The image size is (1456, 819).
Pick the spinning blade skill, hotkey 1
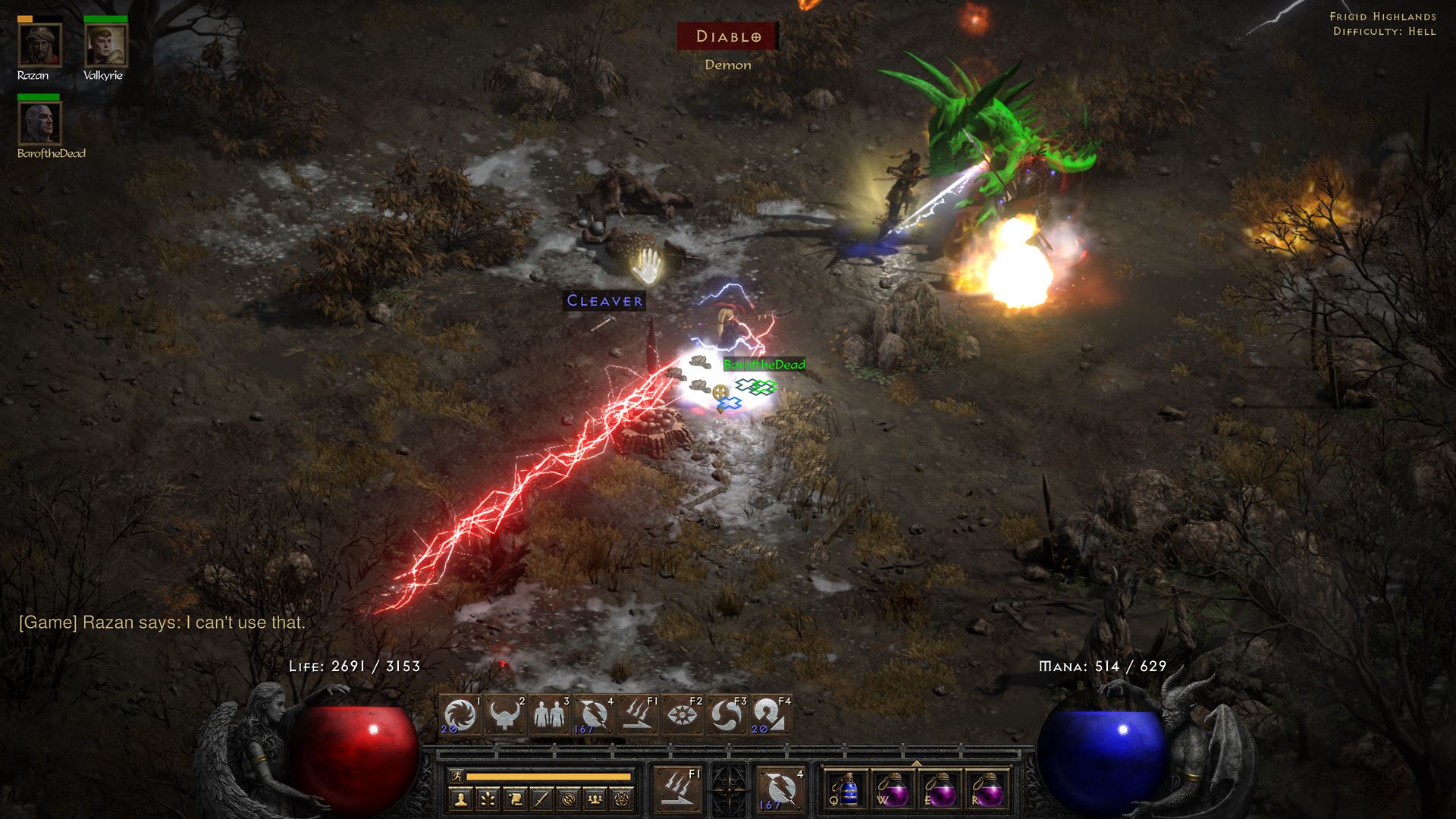(x=461, y=716)
